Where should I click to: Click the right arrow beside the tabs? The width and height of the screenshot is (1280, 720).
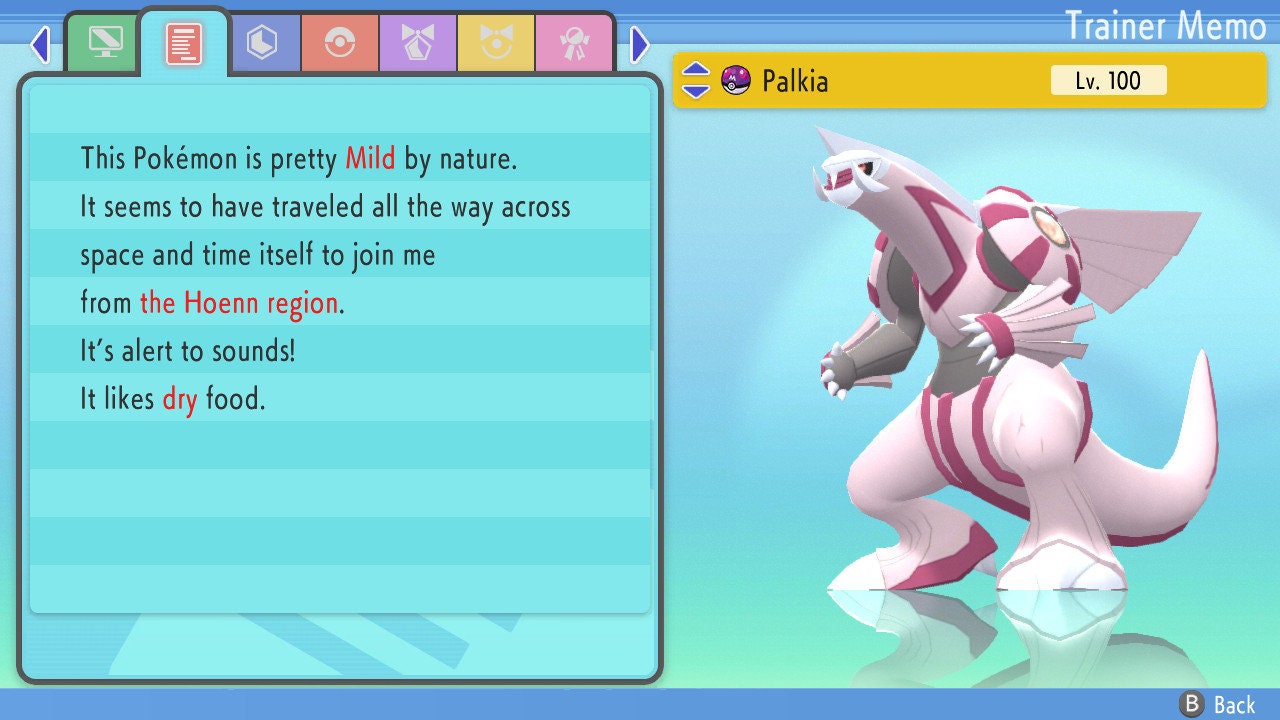[x=640, y=44]
